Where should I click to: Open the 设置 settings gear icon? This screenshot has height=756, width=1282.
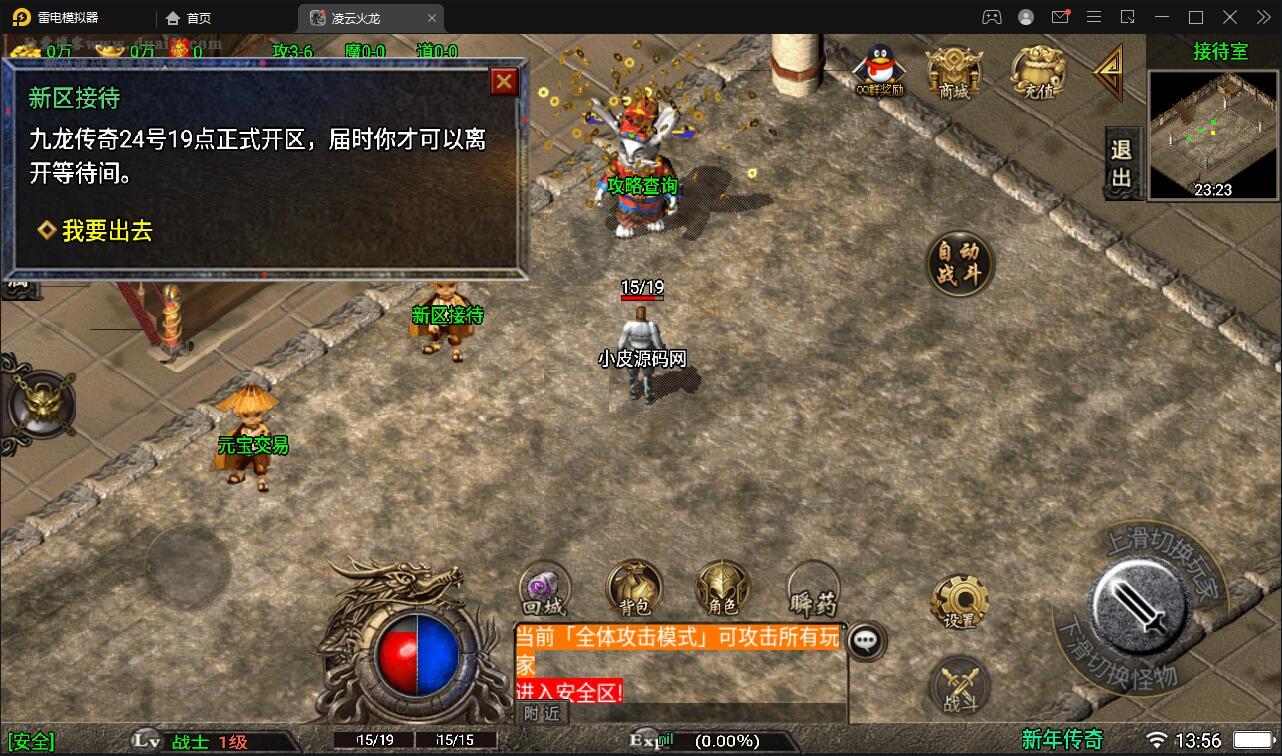[x=957, y=600]
